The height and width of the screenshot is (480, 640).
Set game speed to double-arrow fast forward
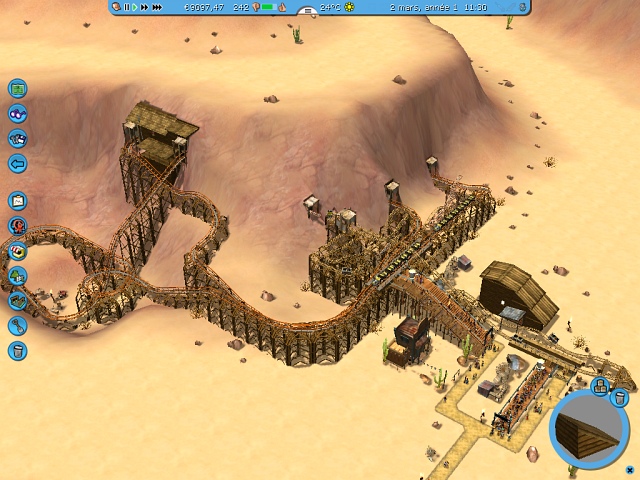[145, 7]
